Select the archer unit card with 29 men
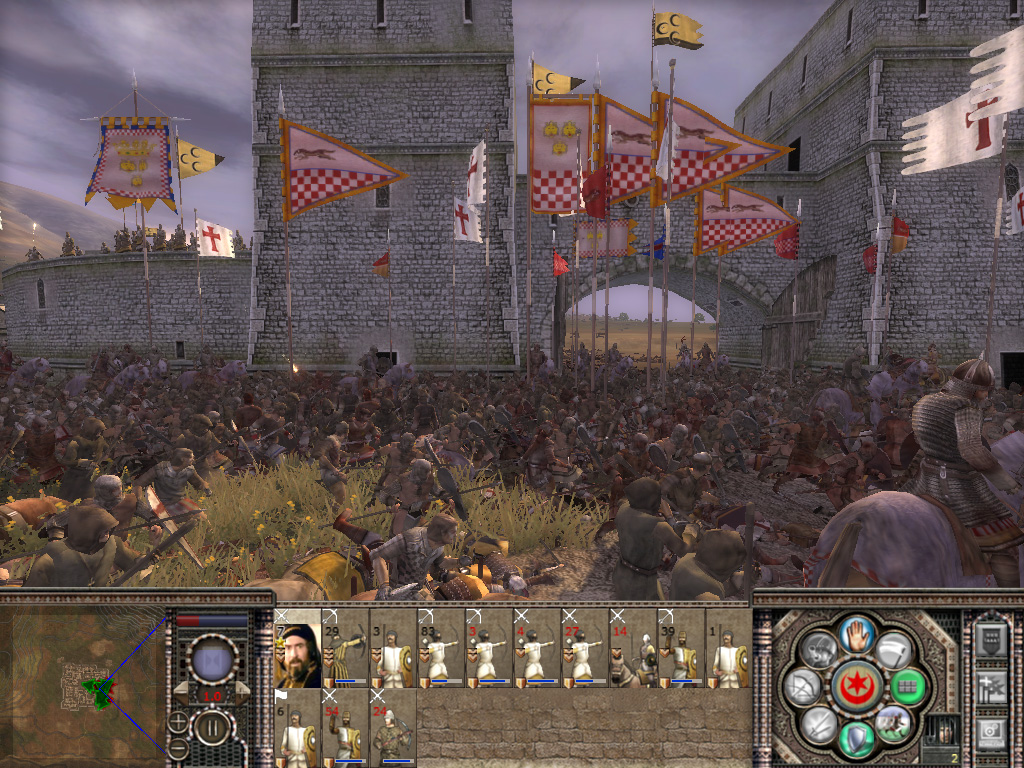This screenshot has height=768, width=1024. [x=346, y=648]
